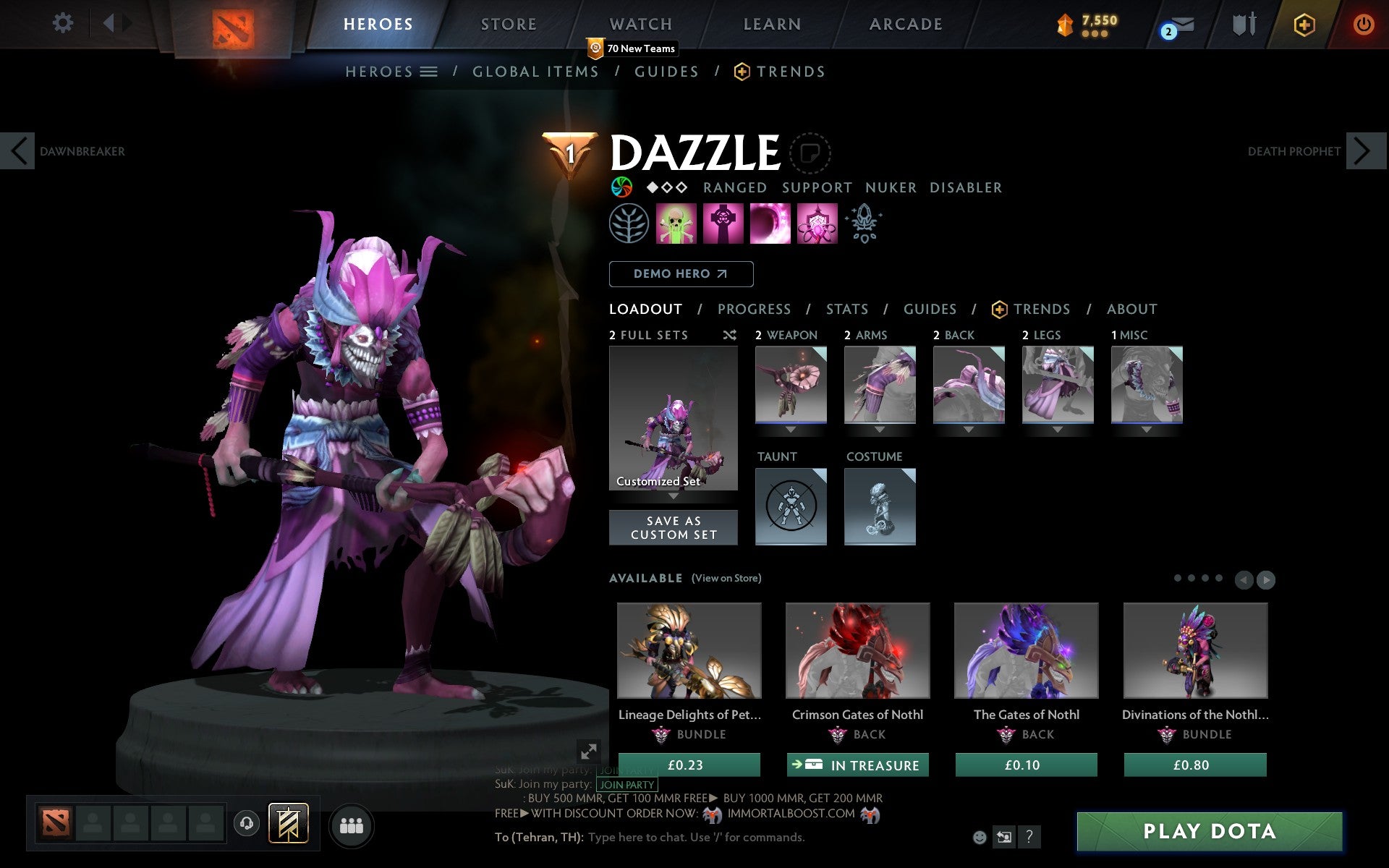Open next page arrow of Available items
Image resolution: width=1389 pixels, height=868 pixels.
[x=1267, y=579]
